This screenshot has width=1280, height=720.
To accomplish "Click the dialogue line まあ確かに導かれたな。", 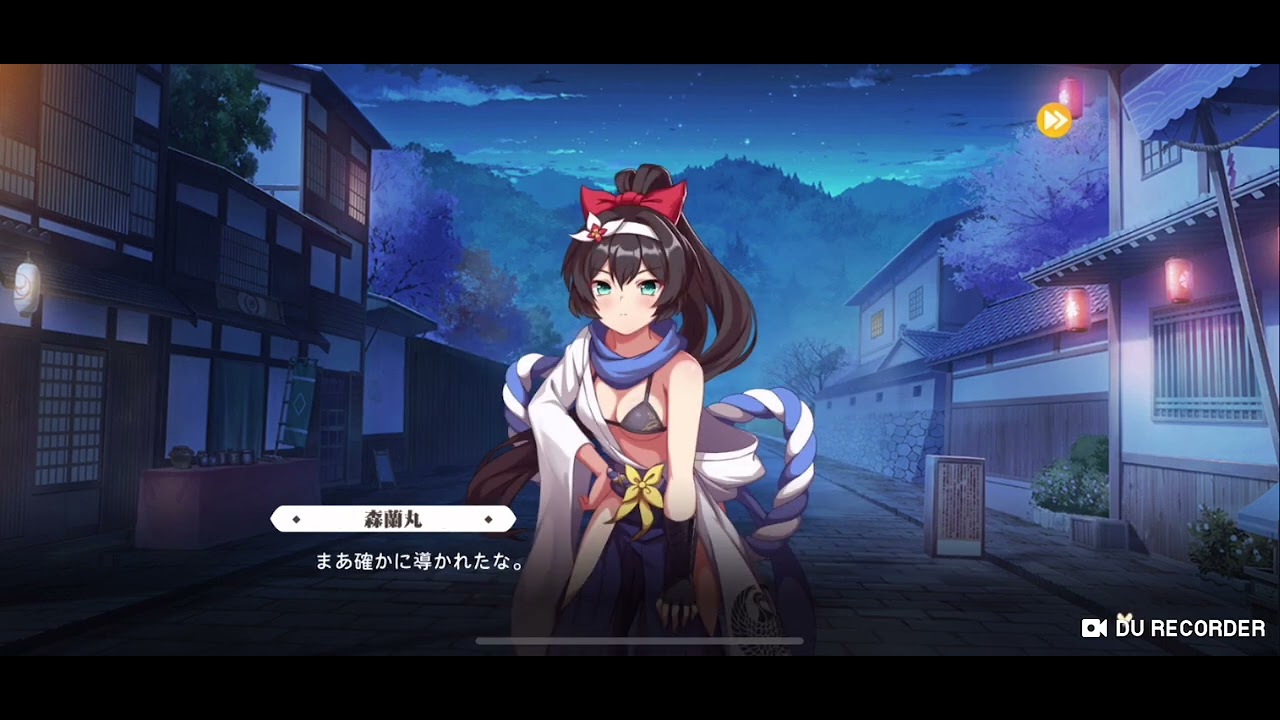I will click(418, 560).
